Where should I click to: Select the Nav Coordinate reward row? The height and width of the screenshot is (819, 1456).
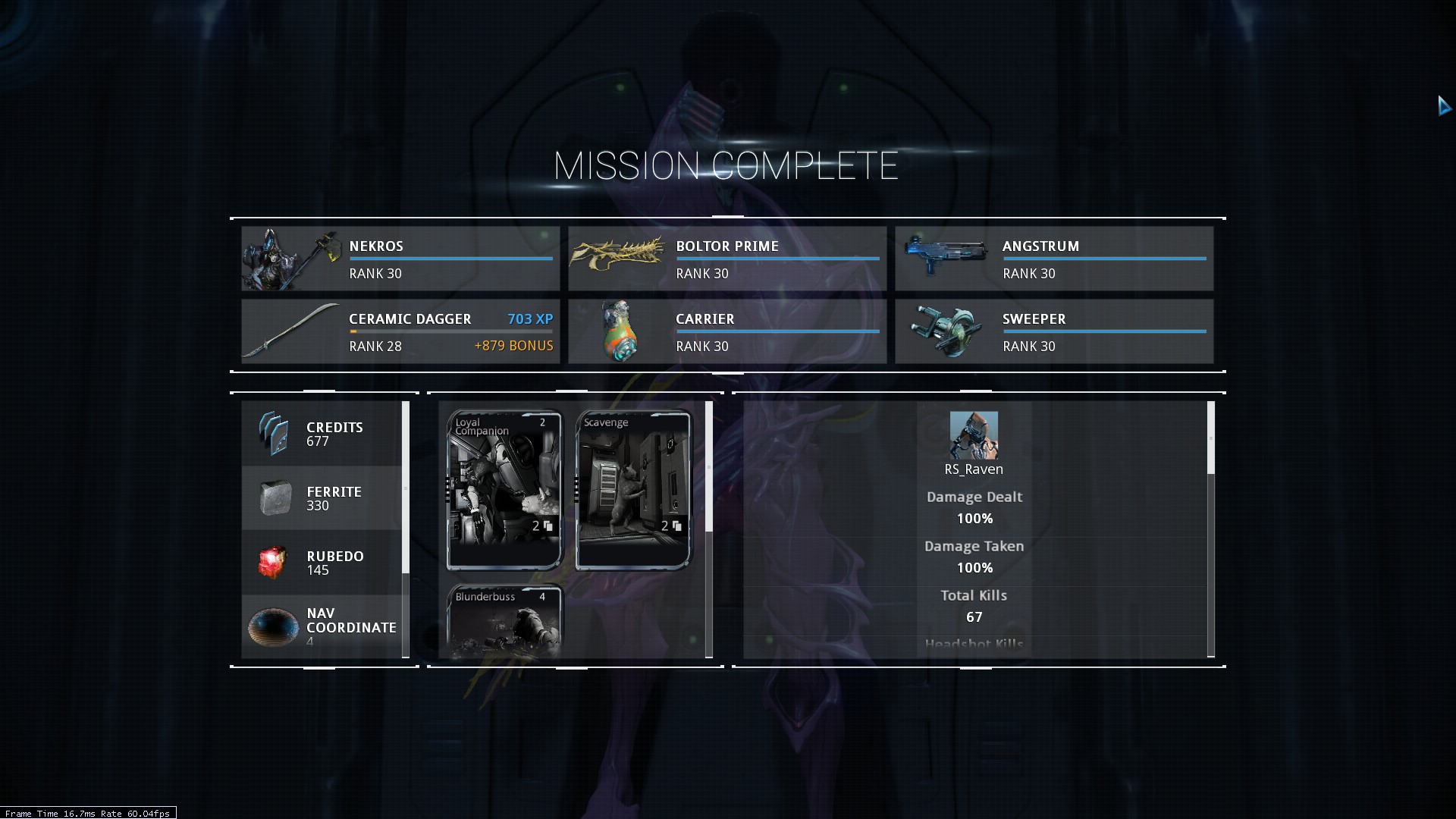tap(322, 626)
